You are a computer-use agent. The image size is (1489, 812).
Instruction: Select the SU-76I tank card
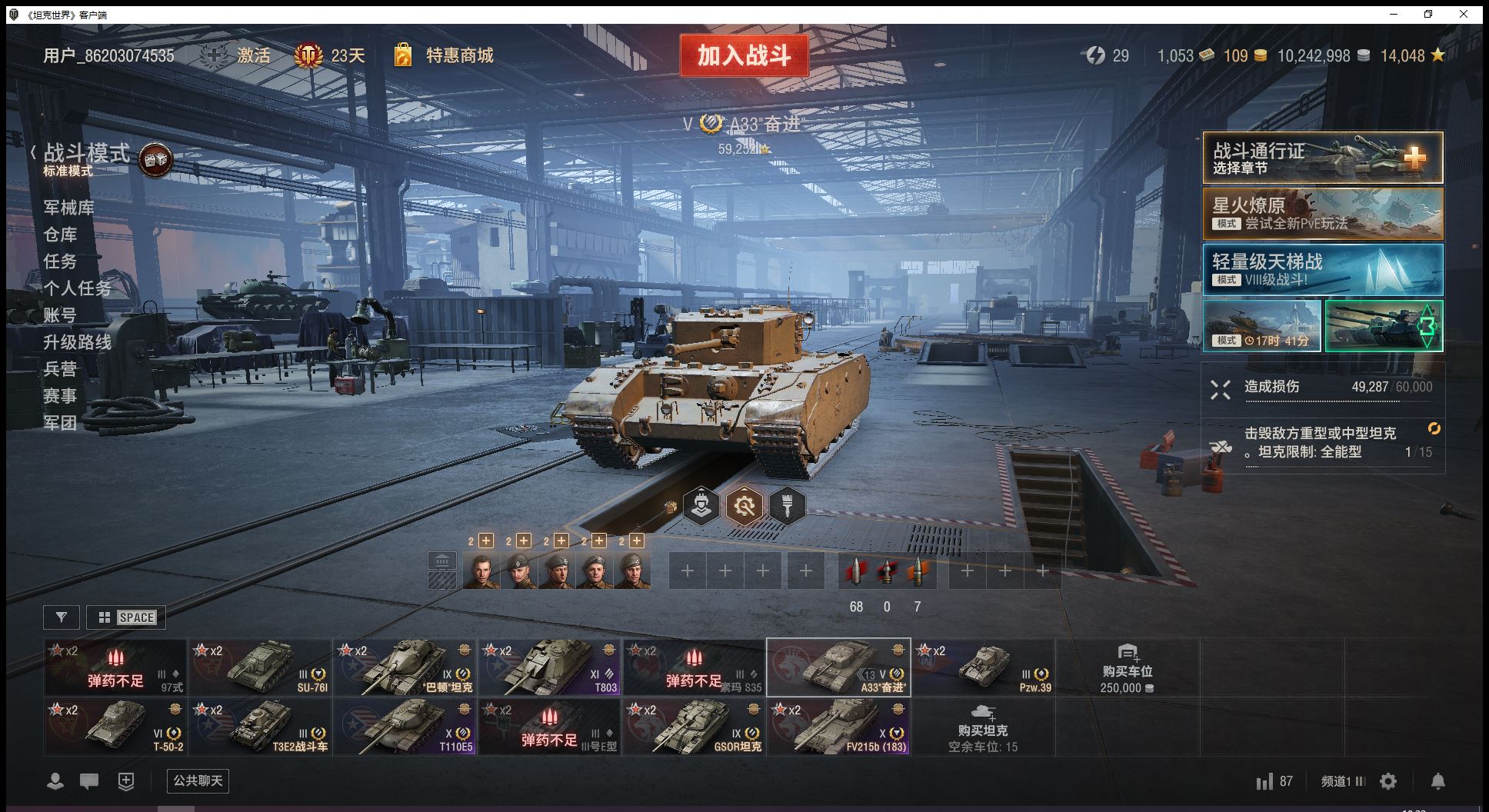click(x=261, y=667)
